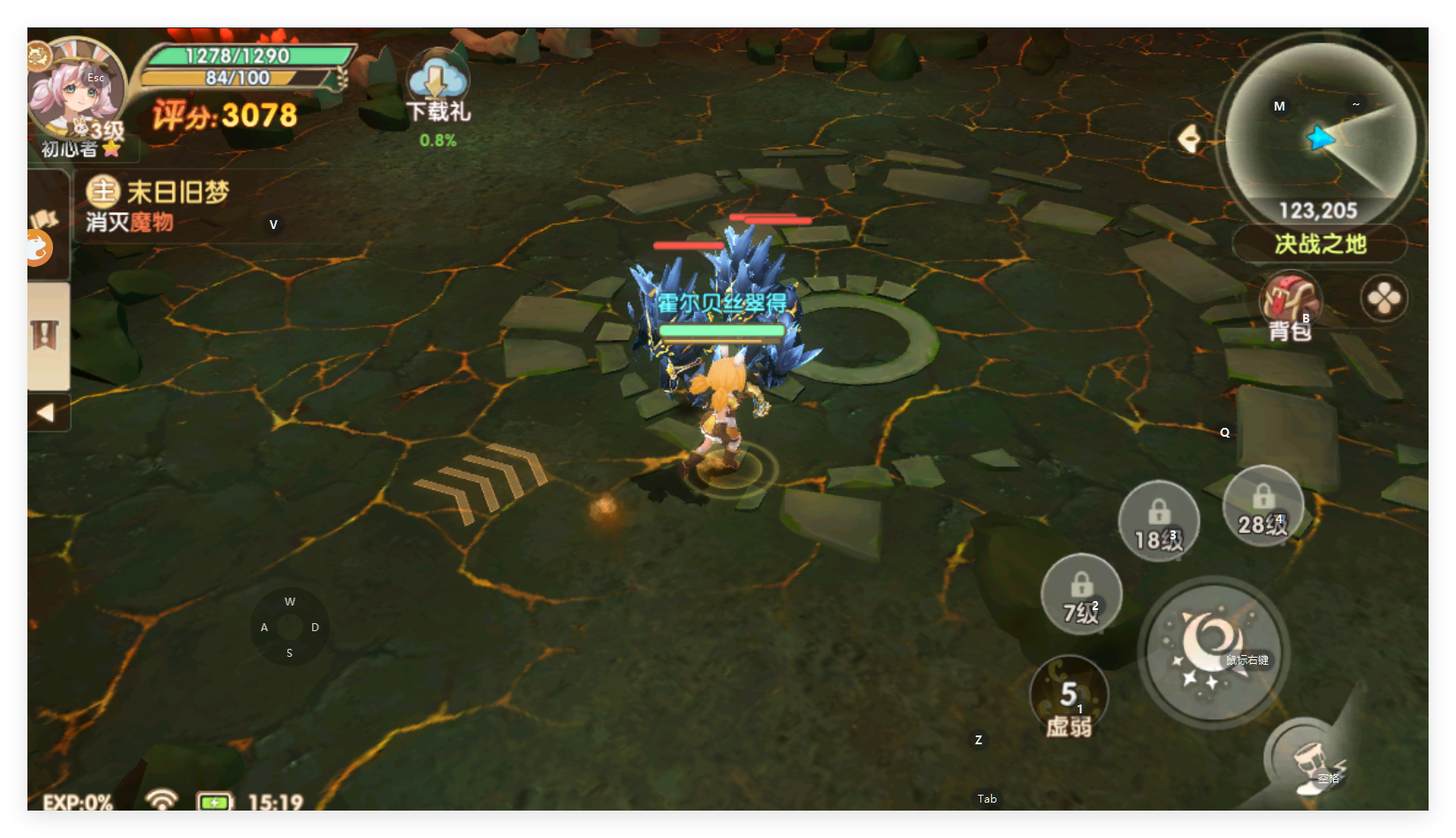This screenshot has width=1456, height=838.
Task: Tap the locked 18级 skill slot
Action: (x=1158, y=522)
